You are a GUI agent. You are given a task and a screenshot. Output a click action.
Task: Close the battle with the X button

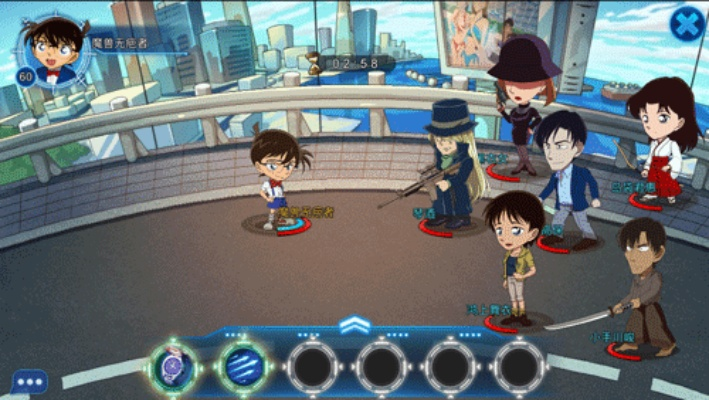(x=687, y=24)
